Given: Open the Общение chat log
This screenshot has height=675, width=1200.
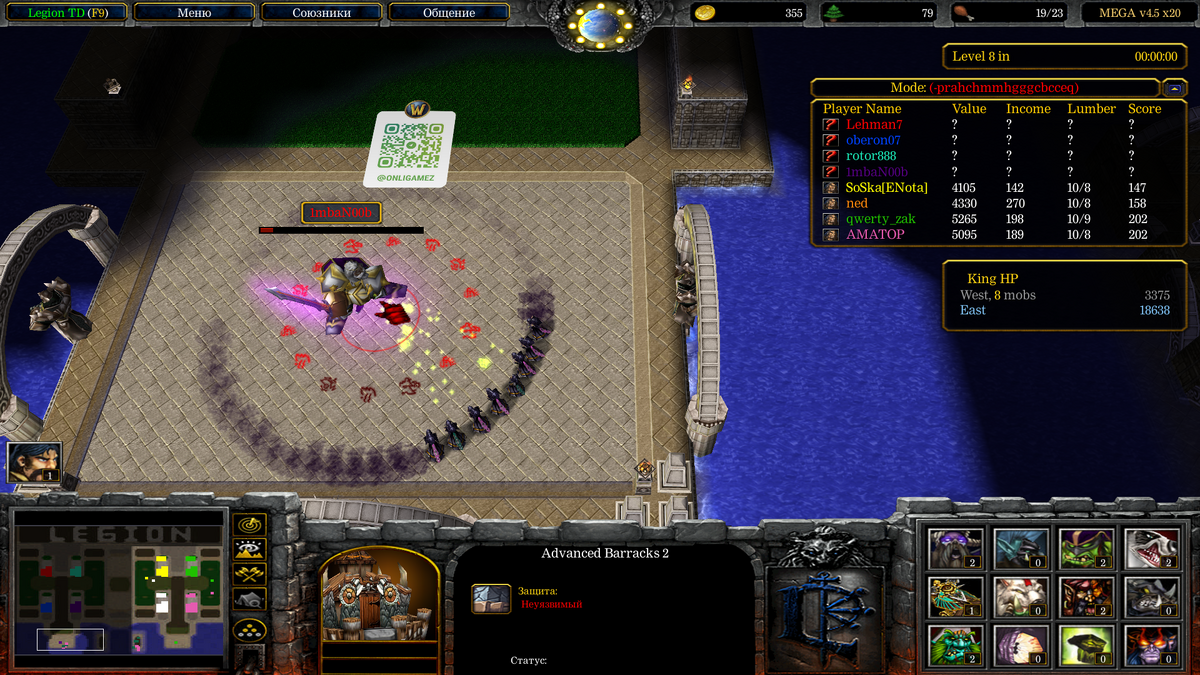Looking at the screenshot, I should click(x=449, y=13).
